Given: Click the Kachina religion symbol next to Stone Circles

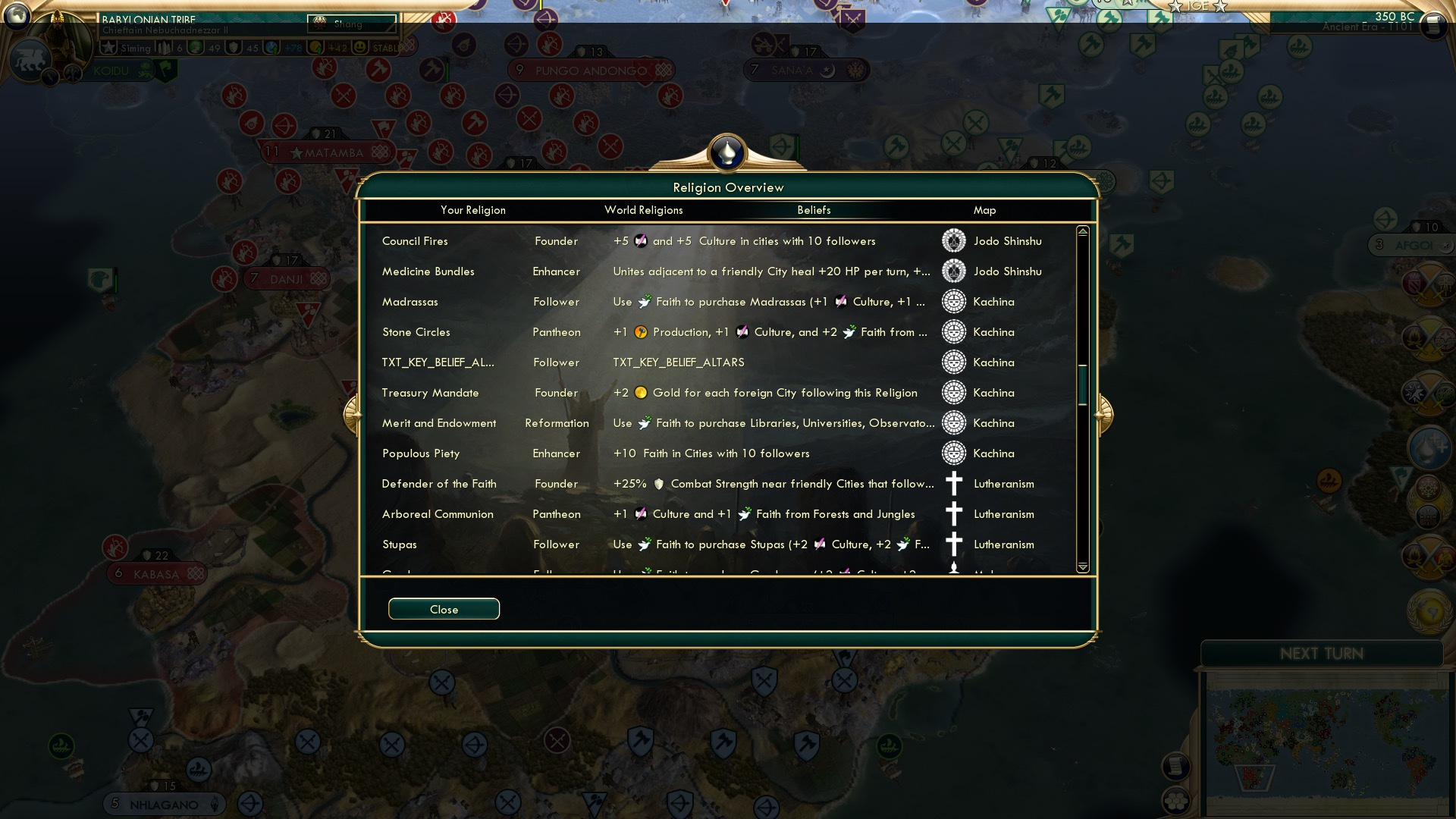Looking at the screenshot, I should [x=952, y=332].
